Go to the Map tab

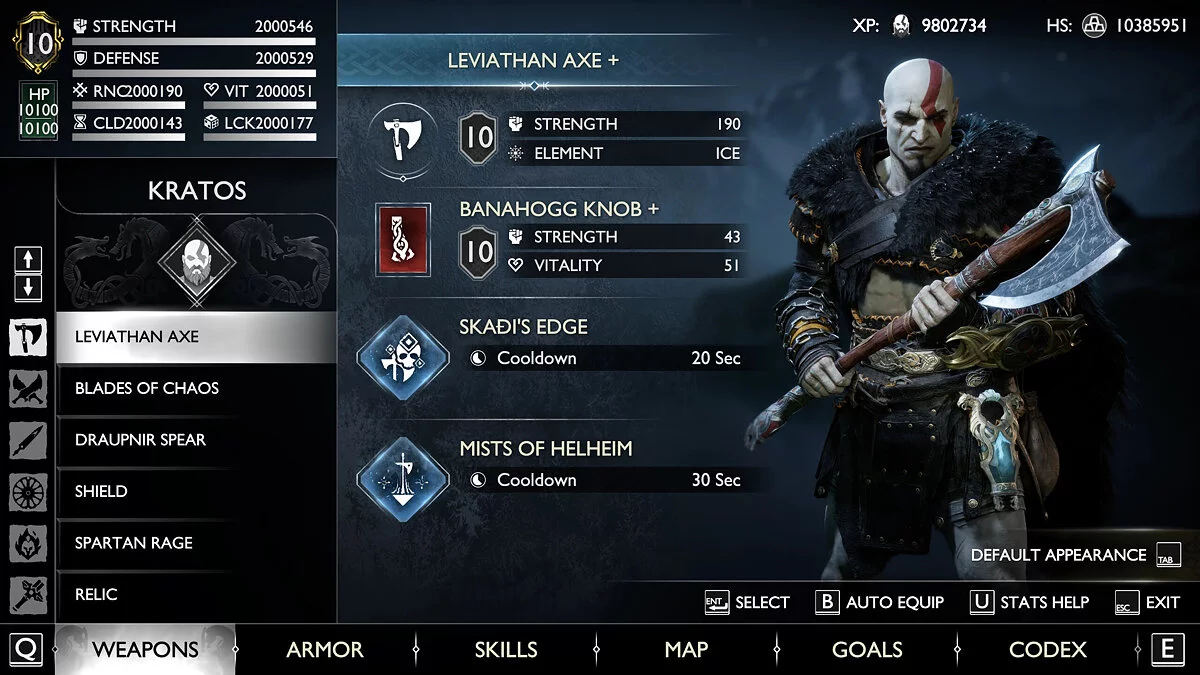coord(686,650)
